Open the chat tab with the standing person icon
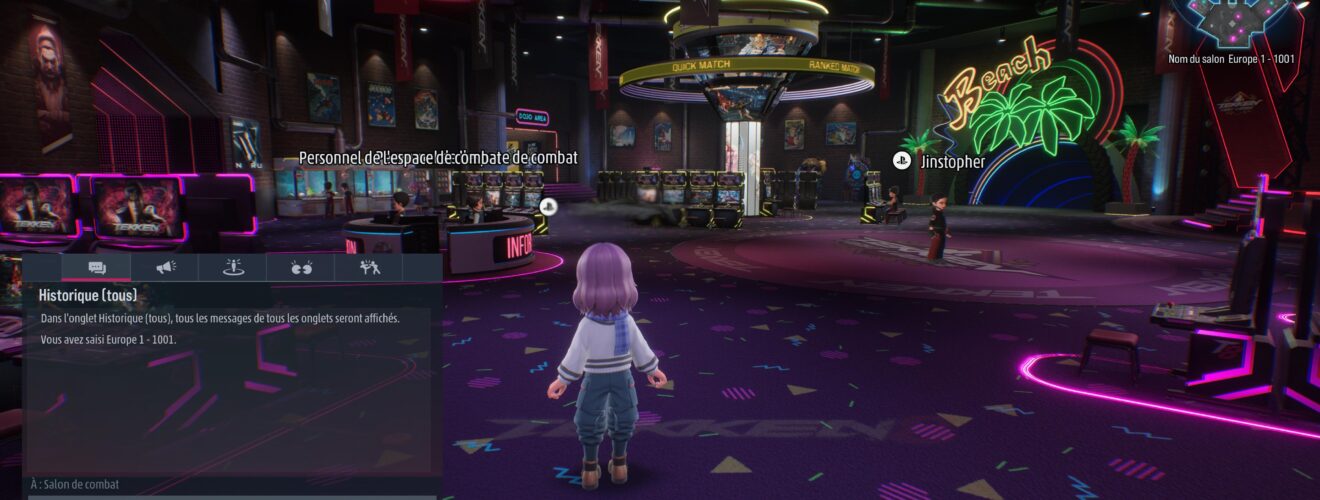Screen dimensions: 1320x500 coord(233,267)
